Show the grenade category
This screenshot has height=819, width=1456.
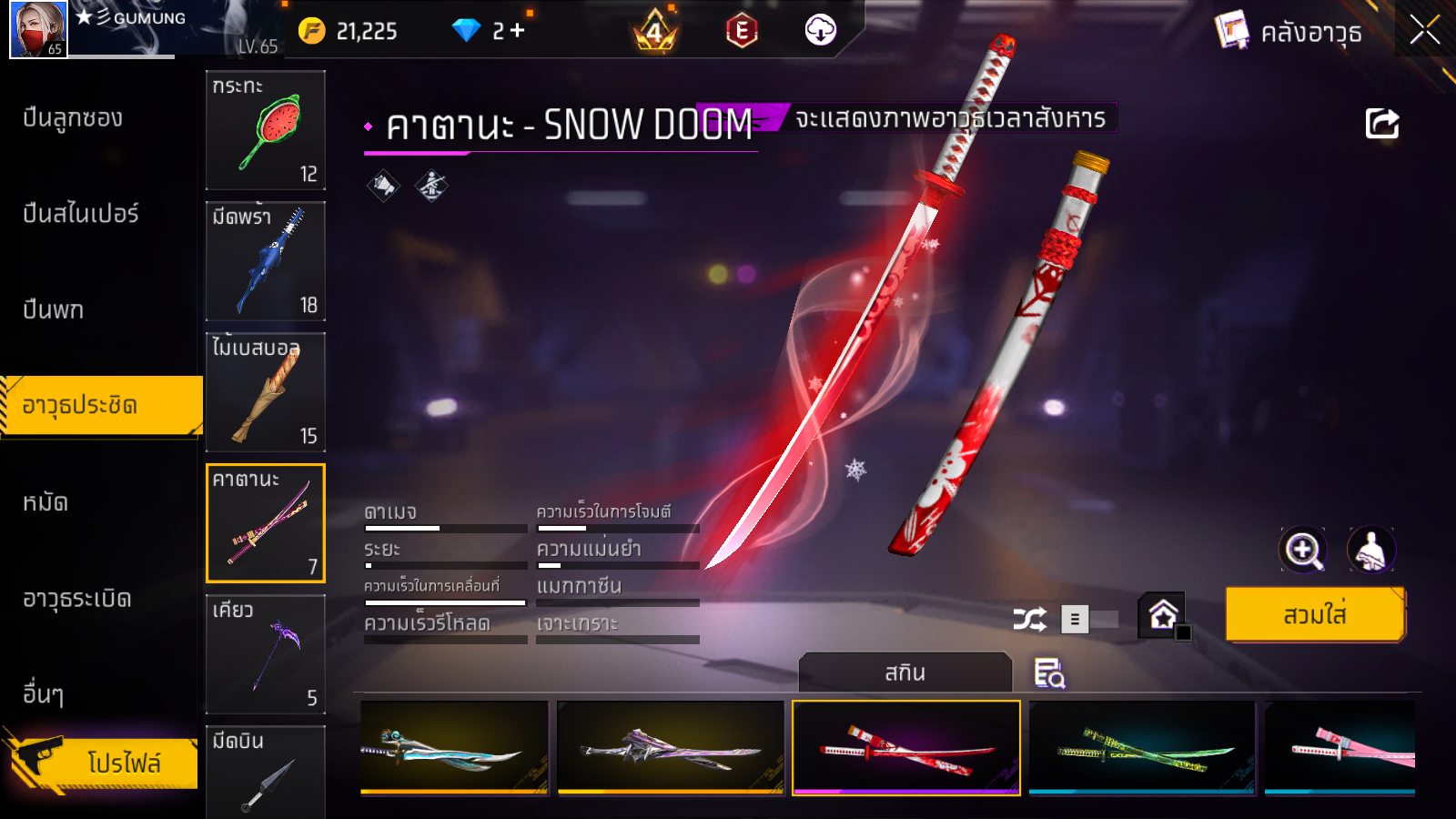coord(77,599)
